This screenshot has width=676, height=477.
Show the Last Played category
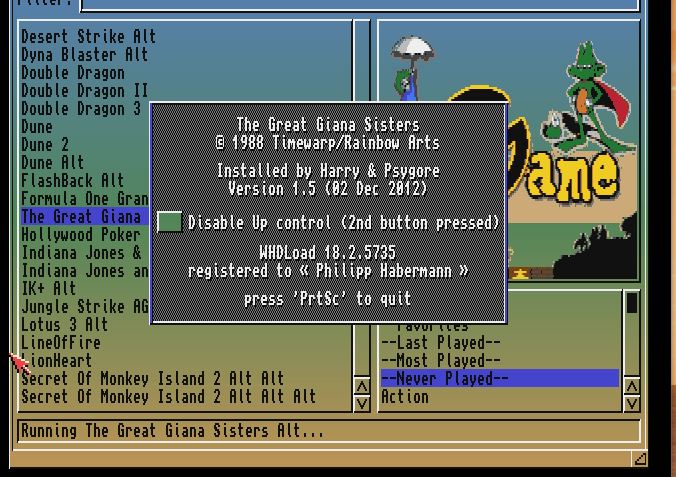coord(440,343)
